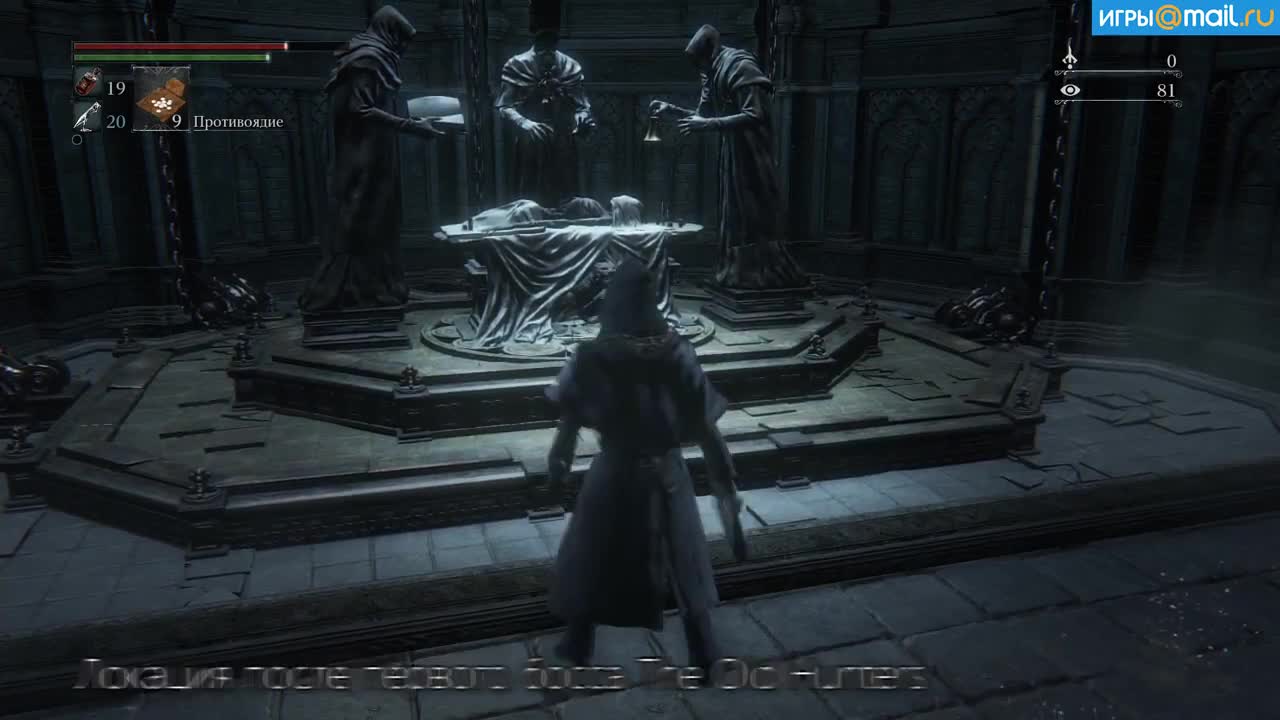Select the Противоядие item label text

click(x=240, y=121)
